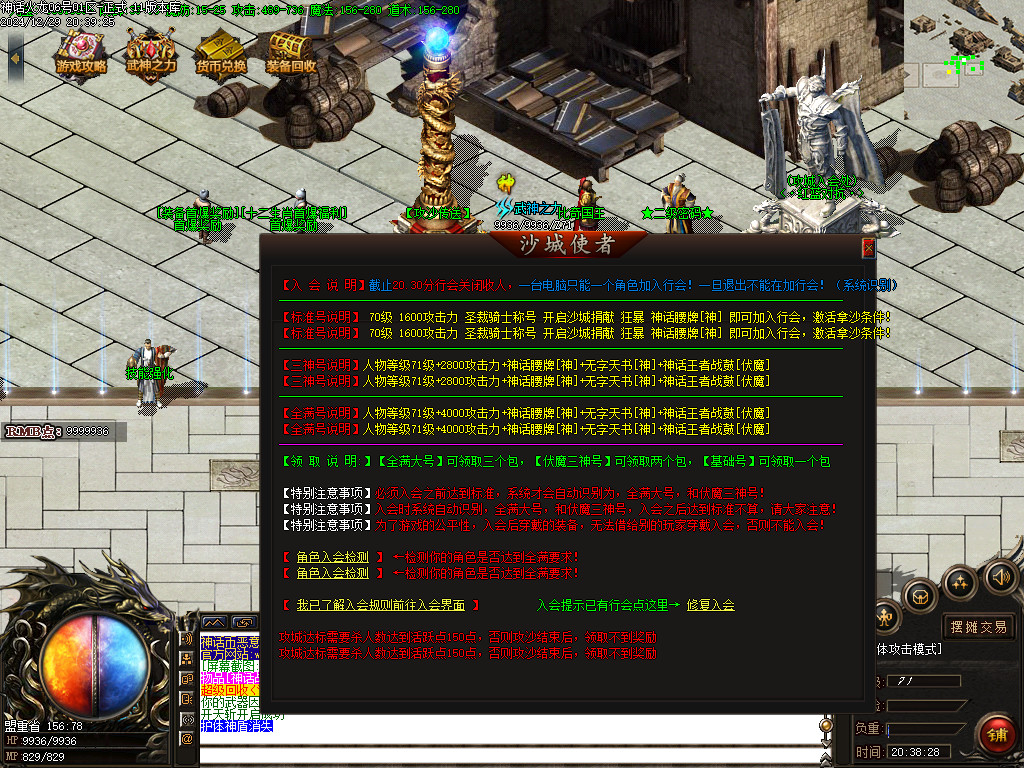Open the 武神之力 icon

pos(151,54)
